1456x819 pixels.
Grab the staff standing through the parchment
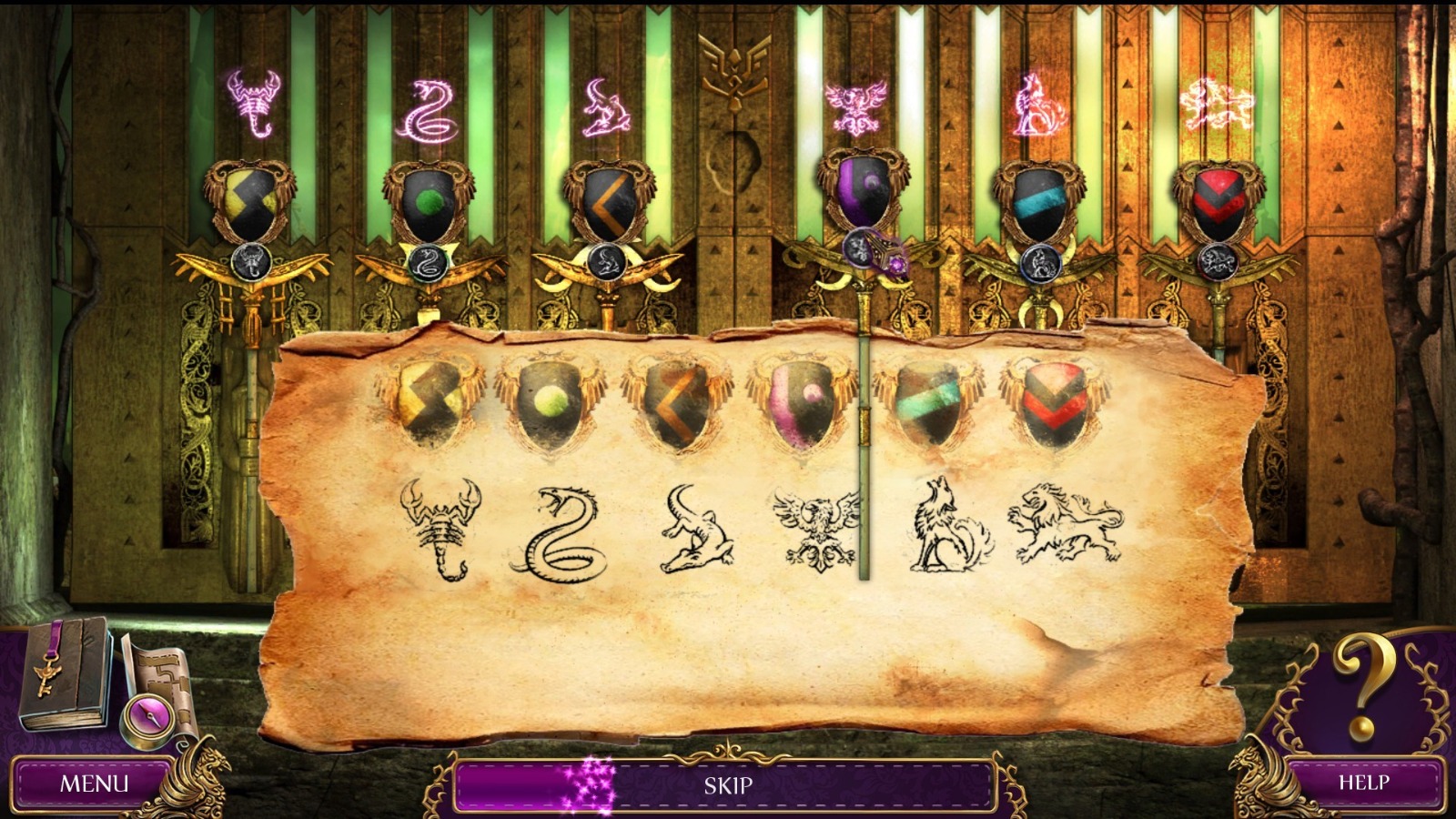pyautogui.click(x=863, y=455)
